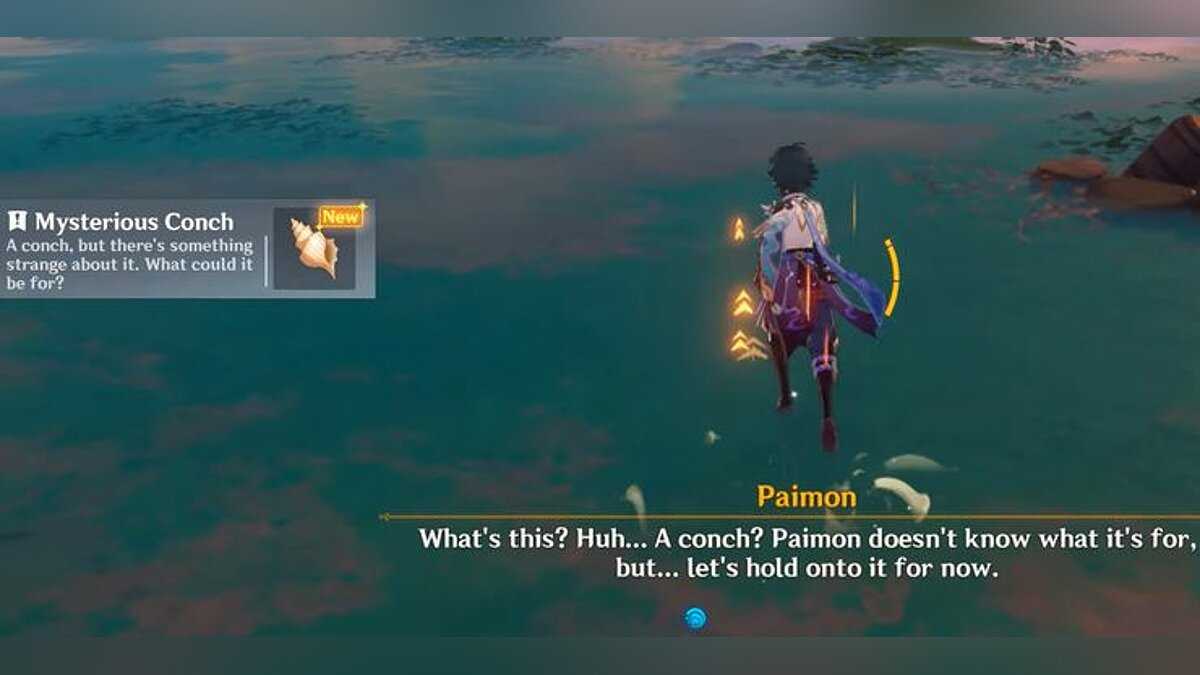Click the blue swirl icon below the dialogue

point(695,618)
